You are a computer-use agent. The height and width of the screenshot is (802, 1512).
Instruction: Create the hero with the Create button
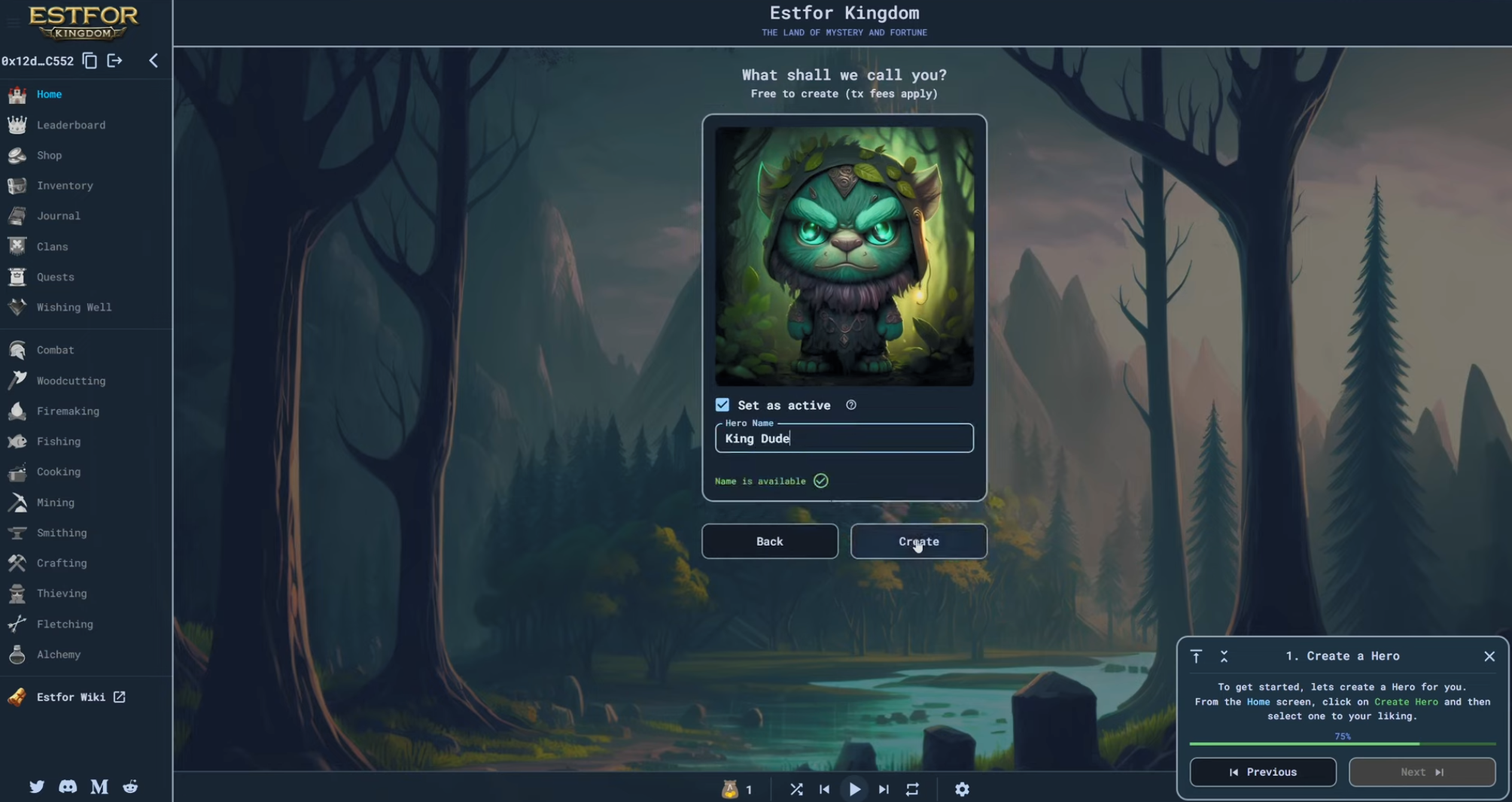918,541
